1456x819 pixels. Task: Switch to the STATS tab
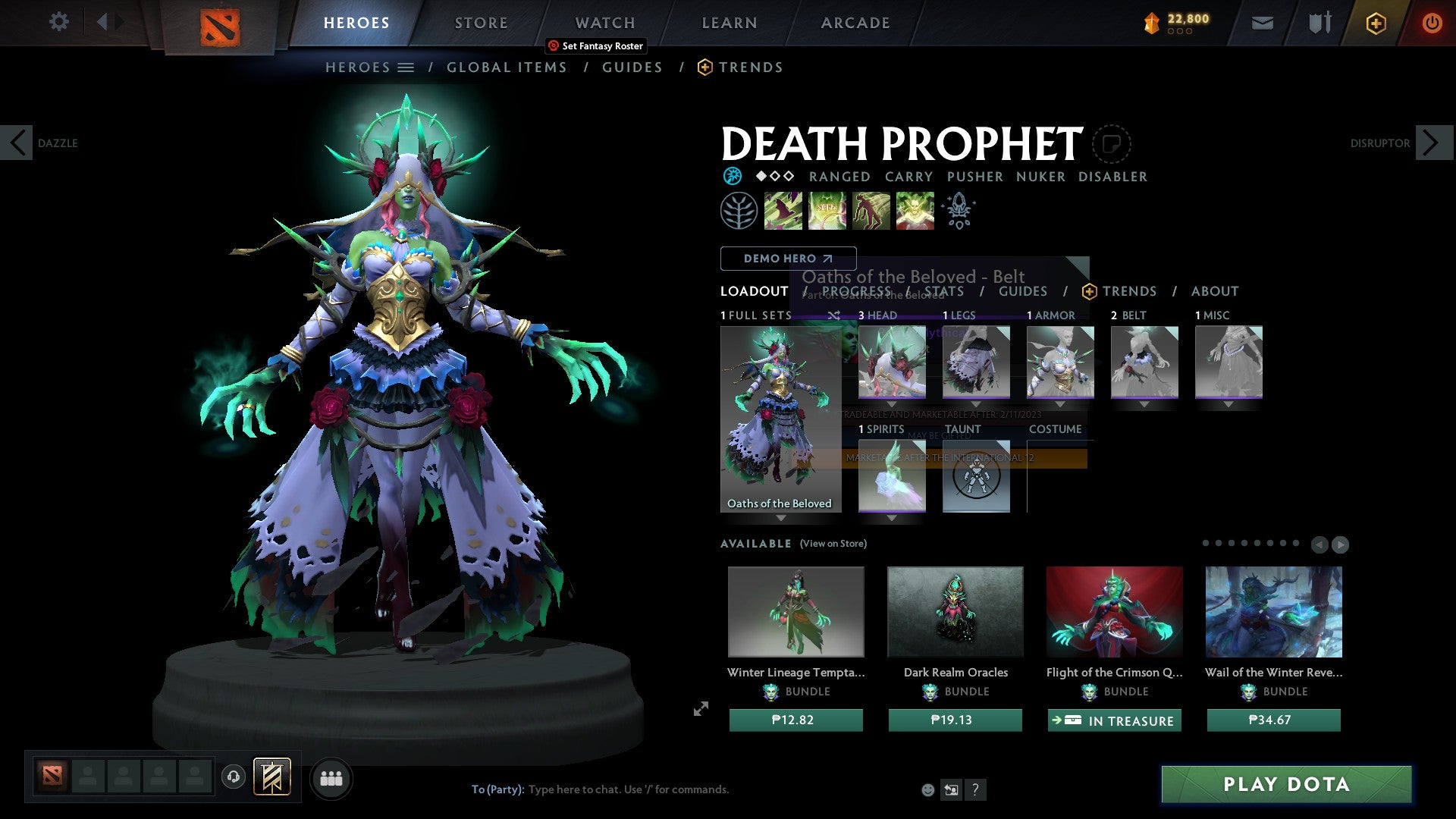click(x=945, y=291)
